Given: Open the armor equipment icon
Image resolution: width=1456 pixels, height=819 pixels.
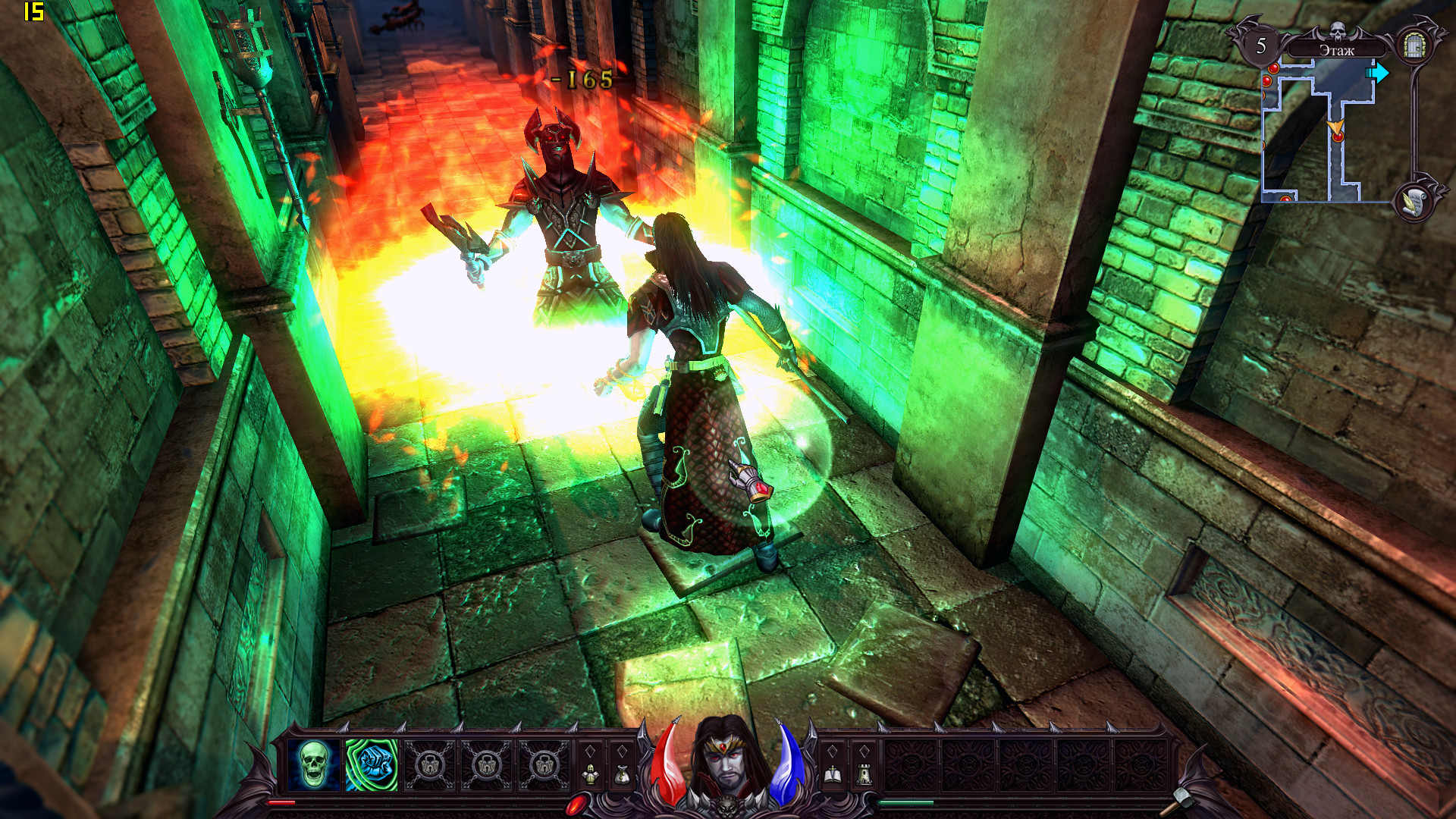Looking at the screenshot, I should tap(590, 774).
